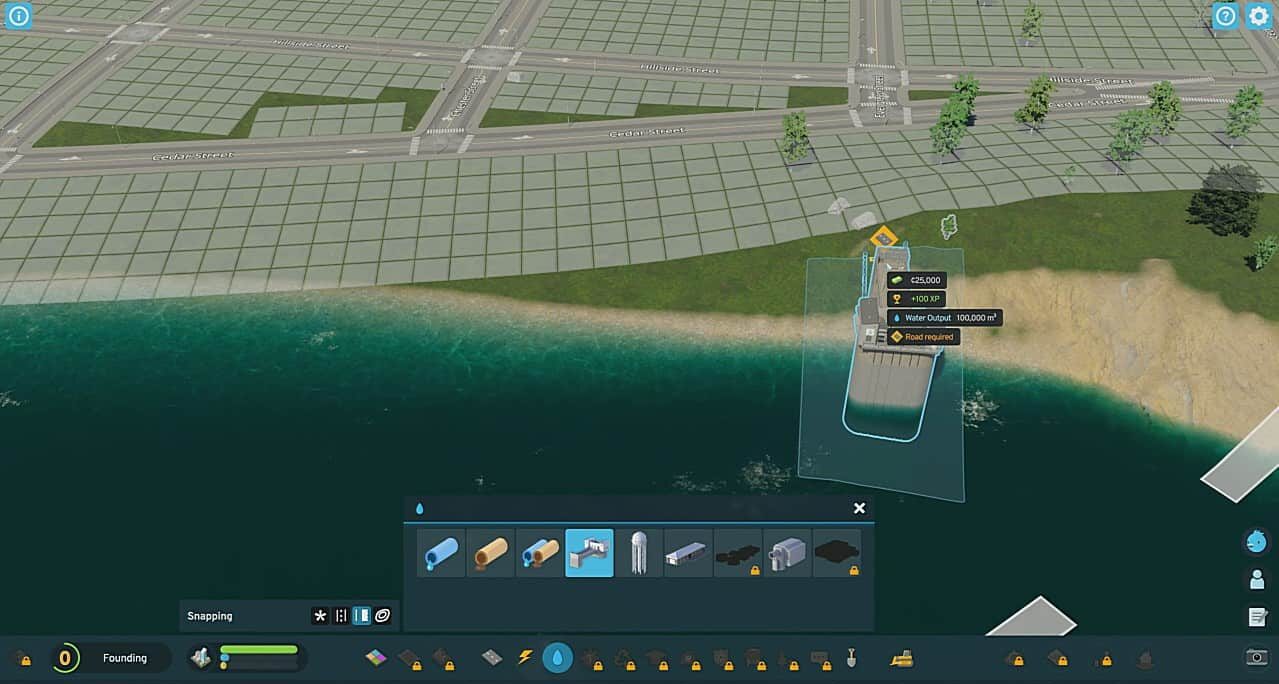Viewport: 1279px width, 684px height.
Task: Open the roads tool in toolbar
Action: click(x=492, y=657)
